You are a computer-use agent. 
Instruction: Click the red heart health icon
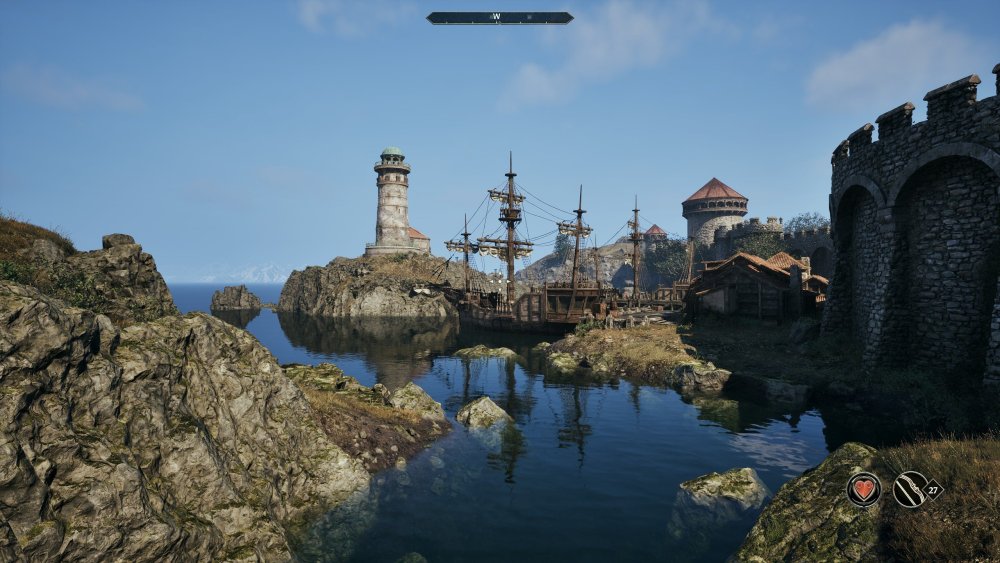(863, 489)
